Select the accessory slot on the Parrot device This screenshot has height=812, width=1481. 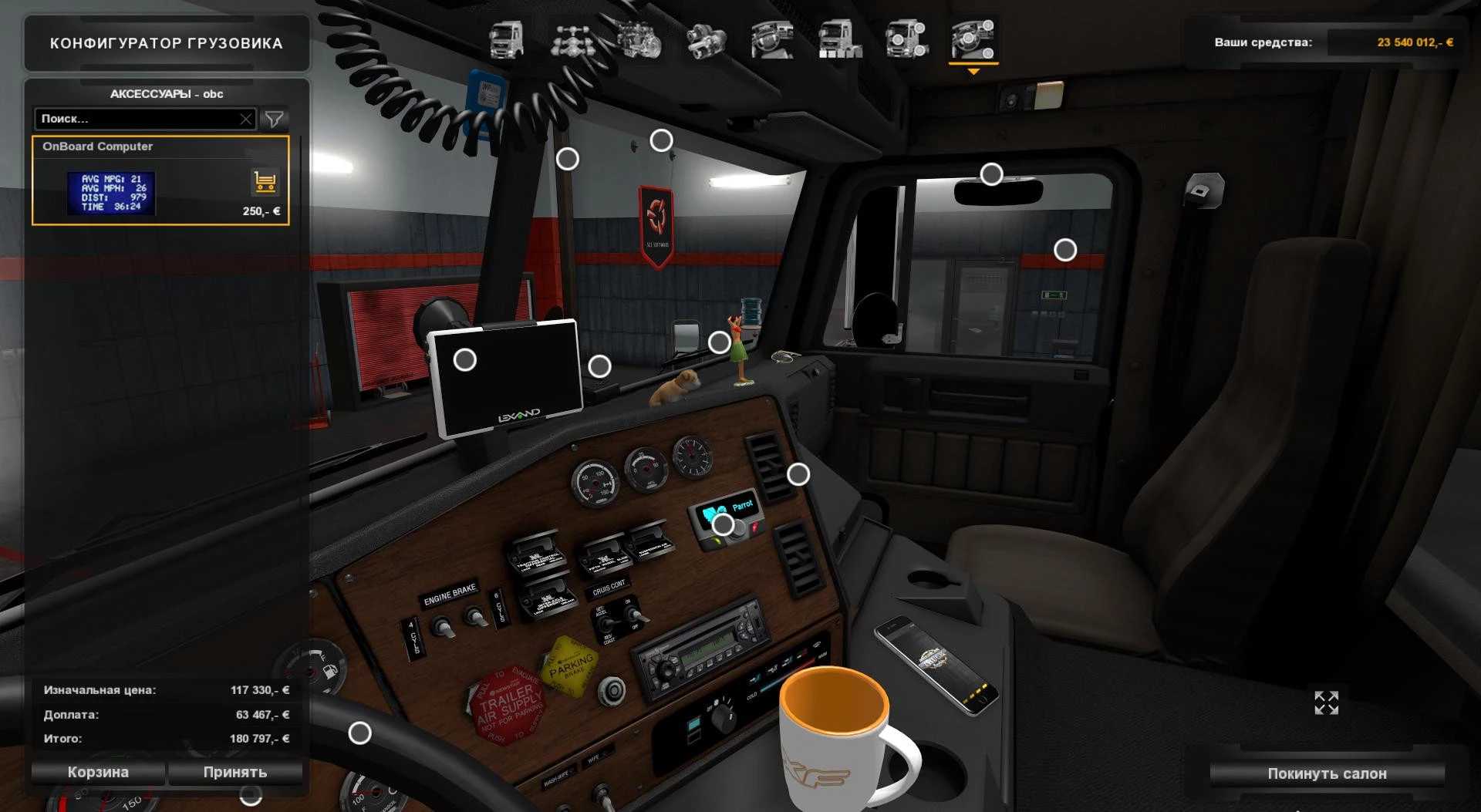coord(723,524)
